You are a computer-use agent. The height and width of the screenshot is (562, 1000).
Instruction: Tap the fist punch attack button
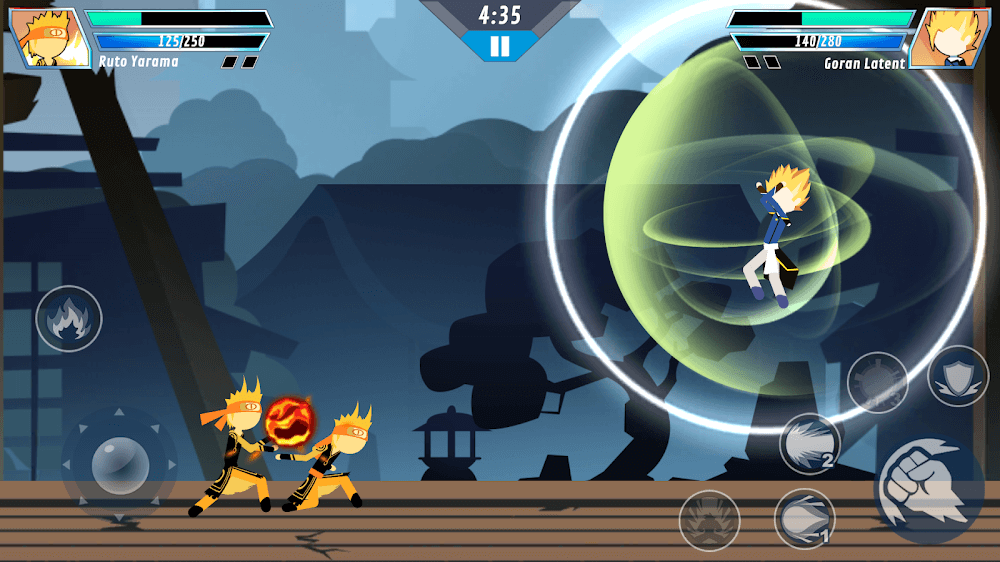click(929, 488)
